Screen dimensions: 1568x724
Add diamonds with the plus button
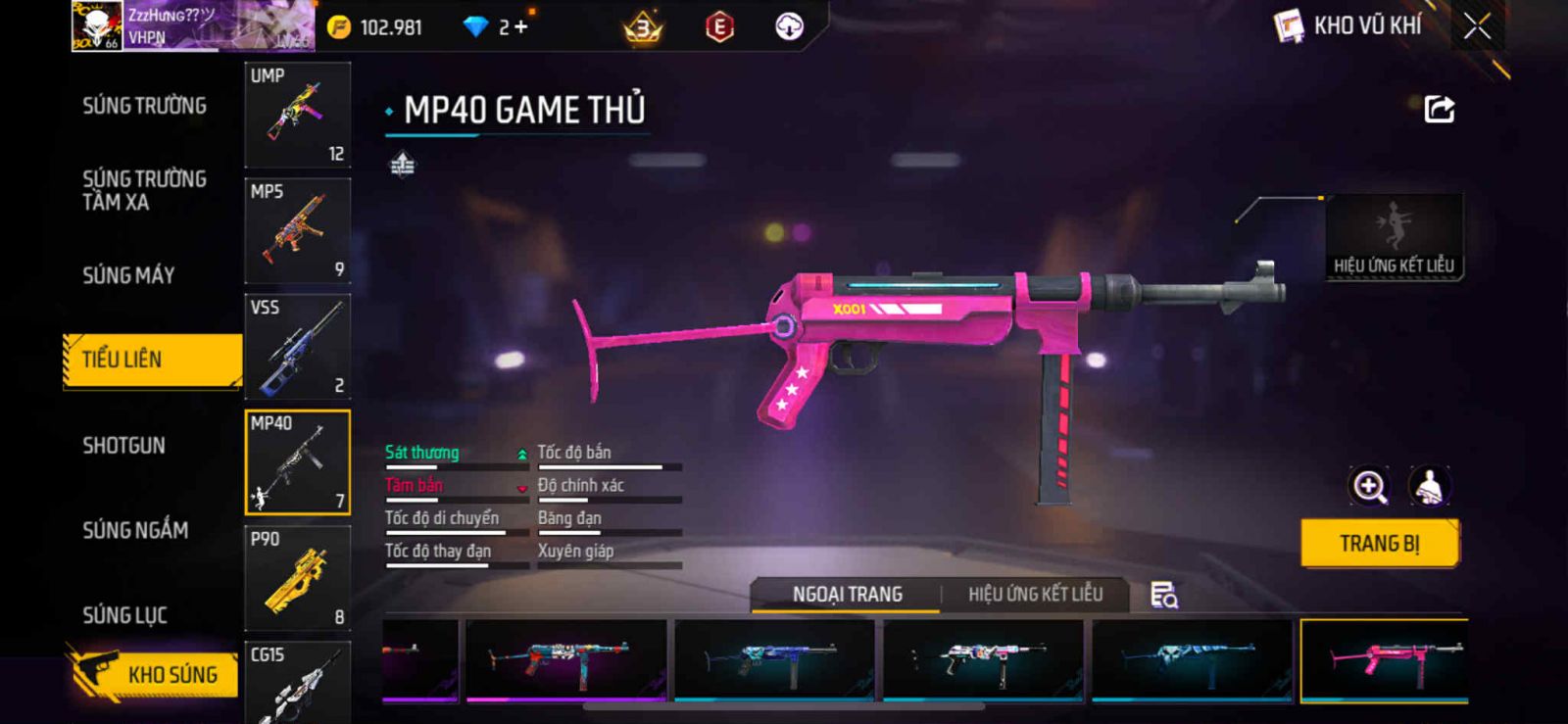click(520, 27)
